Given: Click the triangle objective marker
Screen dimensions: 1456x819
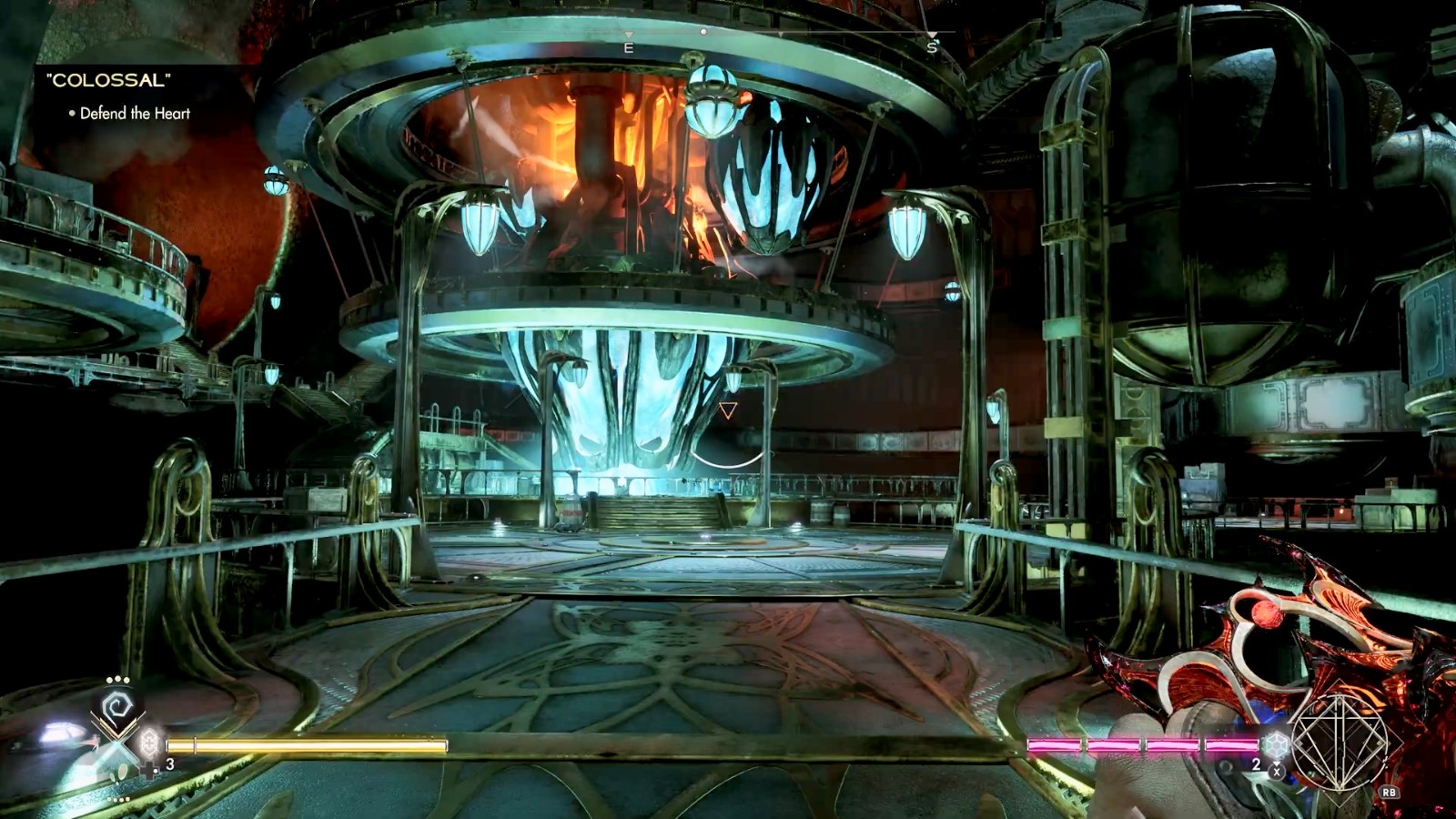Looking at the screenshot, I should tap(728, 411).
